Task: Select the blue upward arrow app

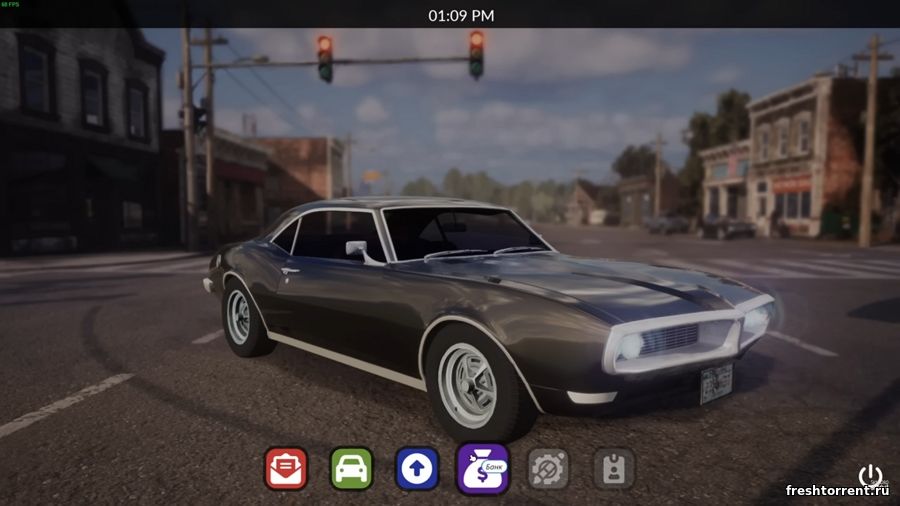Action: click(x=417, y=468)
